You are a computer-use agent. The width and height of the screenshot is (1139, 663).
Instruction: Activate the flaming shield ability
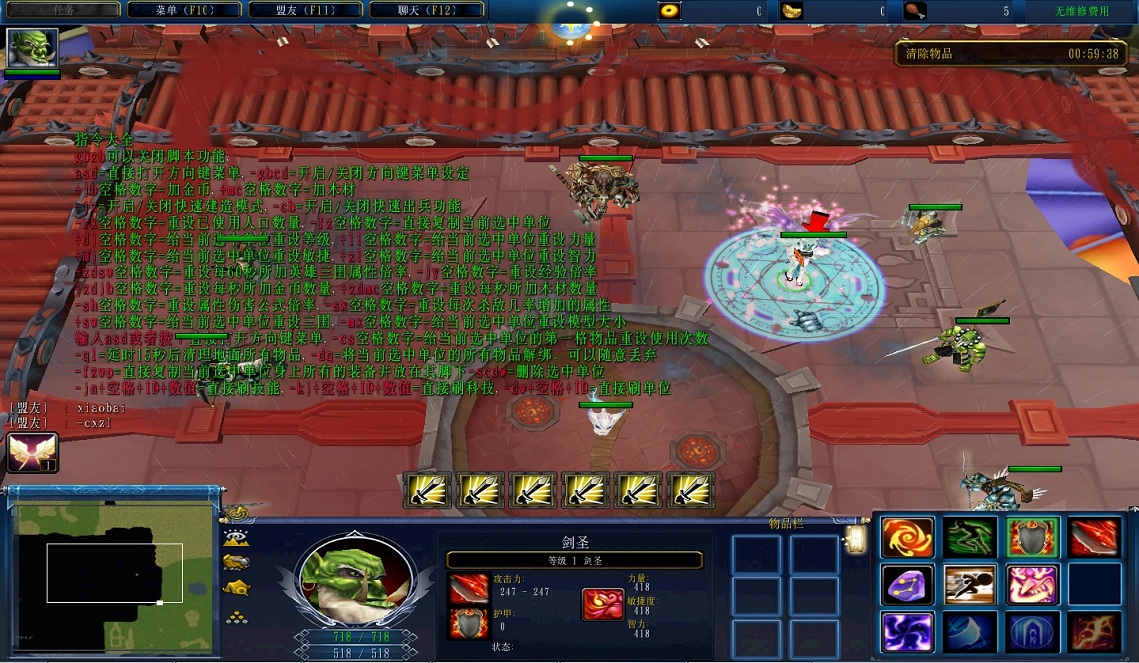(1033, 538)
